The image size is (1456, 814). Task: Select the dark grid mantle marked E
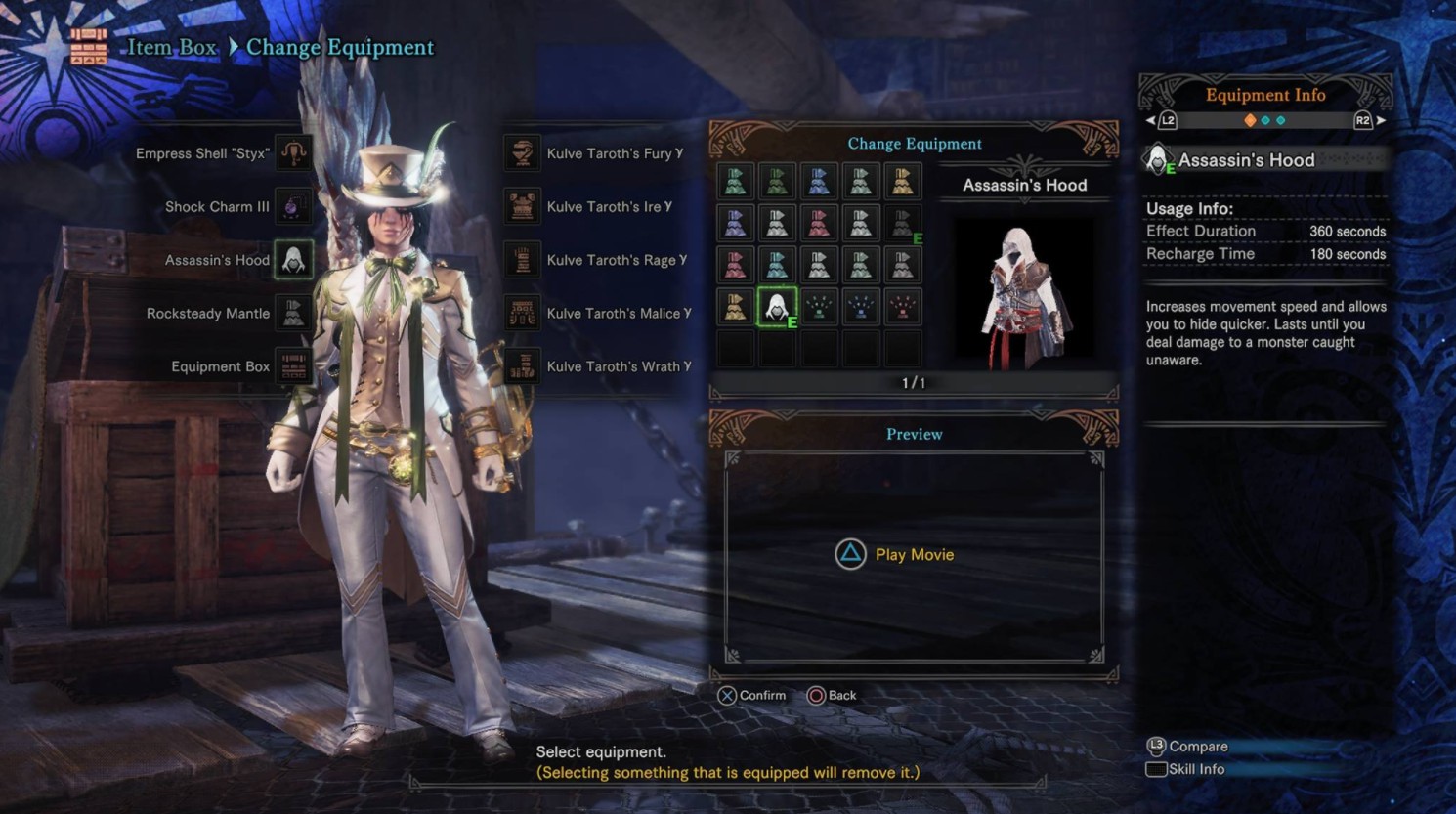902,223
